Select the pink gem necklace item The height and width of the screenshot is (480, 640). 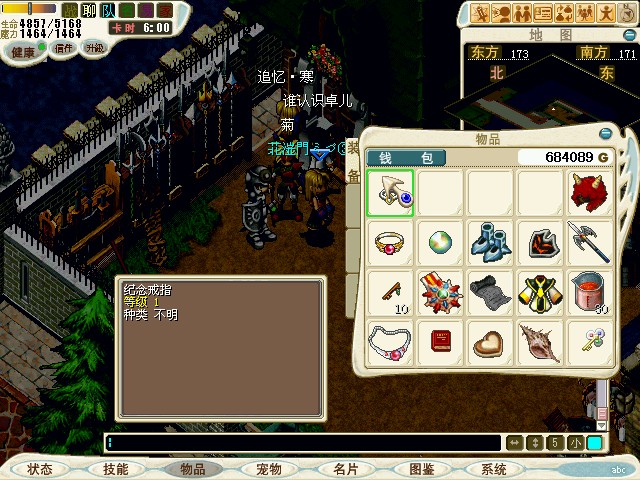pos(390,343)
